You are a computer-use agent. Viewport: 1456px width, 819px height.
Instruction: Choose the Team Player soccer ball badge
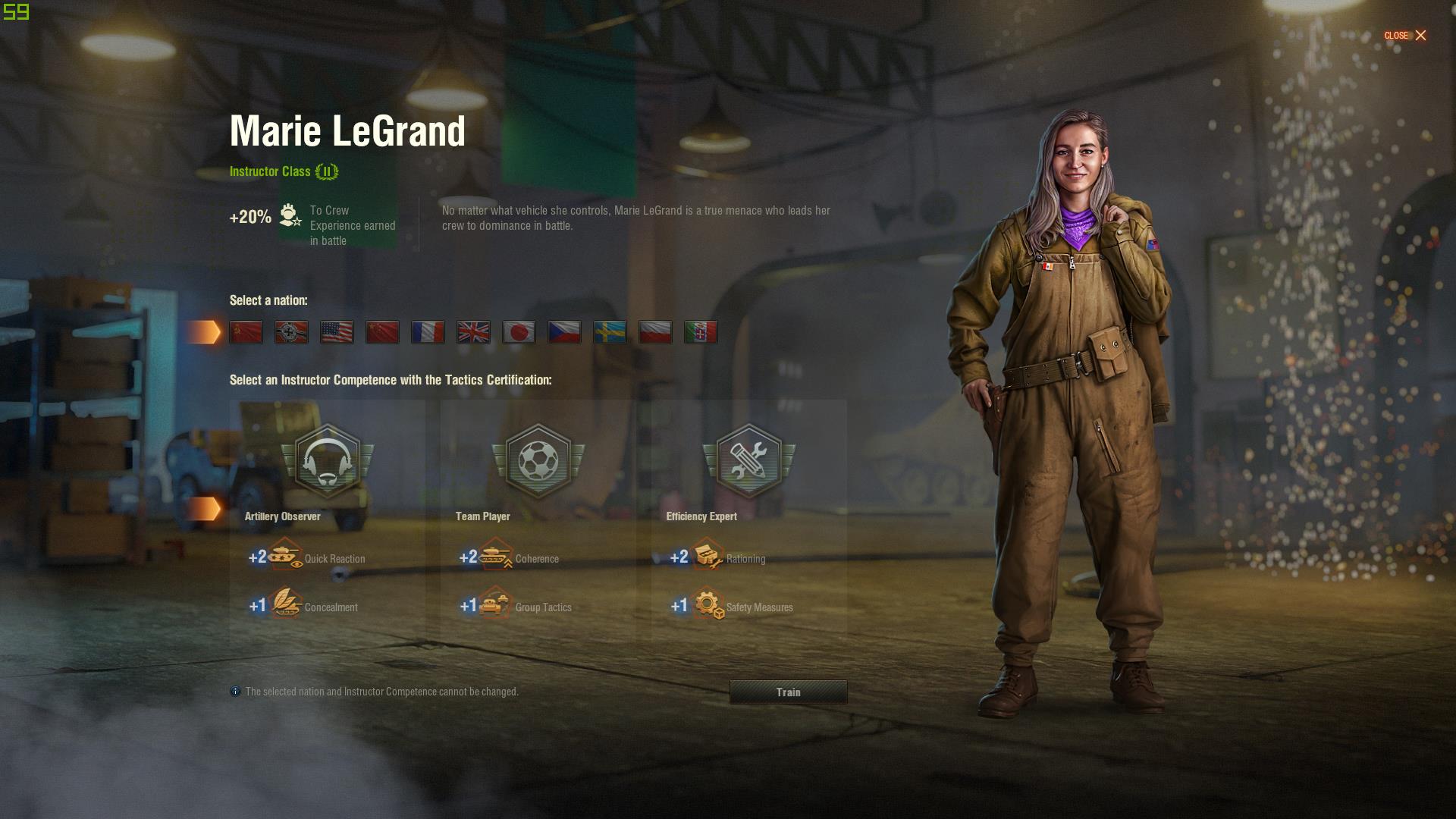click(538, 461)
